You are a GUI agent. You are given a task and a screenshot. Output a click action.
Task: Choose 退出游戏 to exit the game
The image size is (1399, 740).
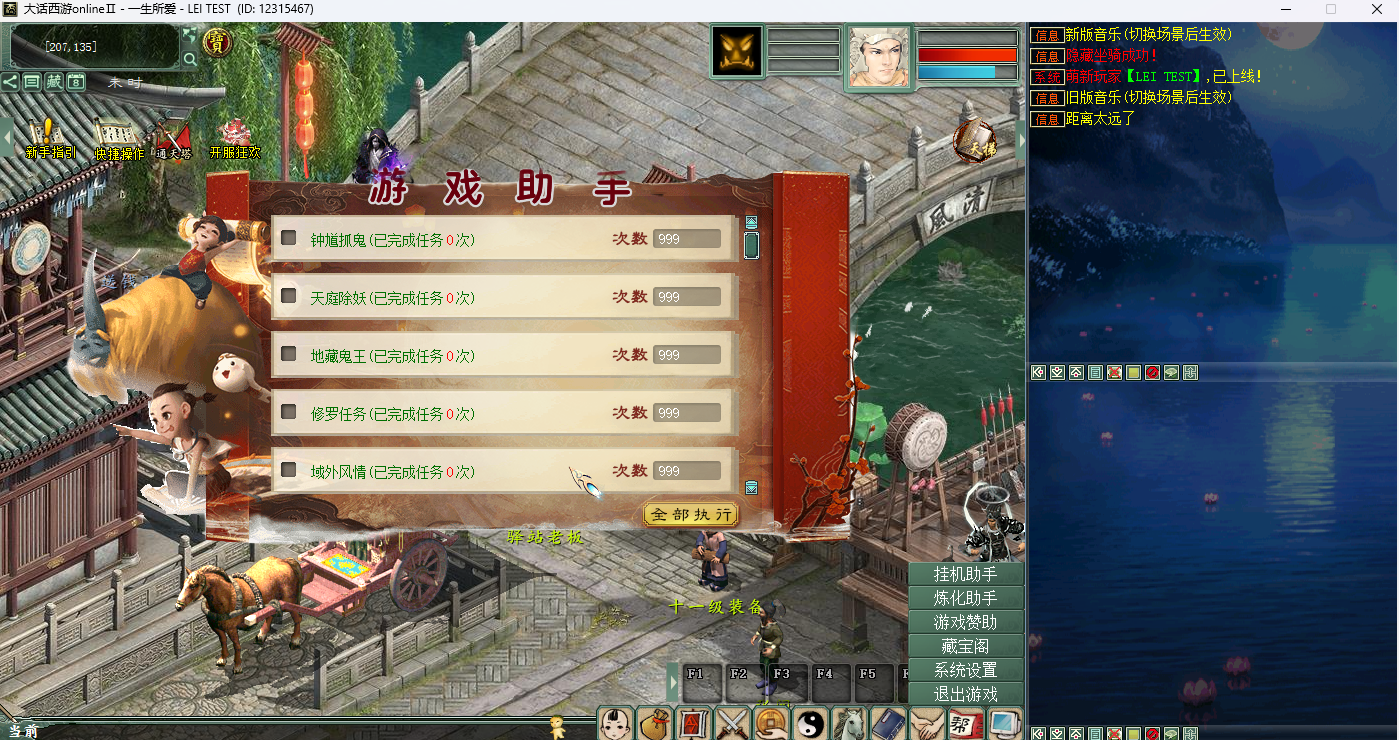tap(965, 694)
